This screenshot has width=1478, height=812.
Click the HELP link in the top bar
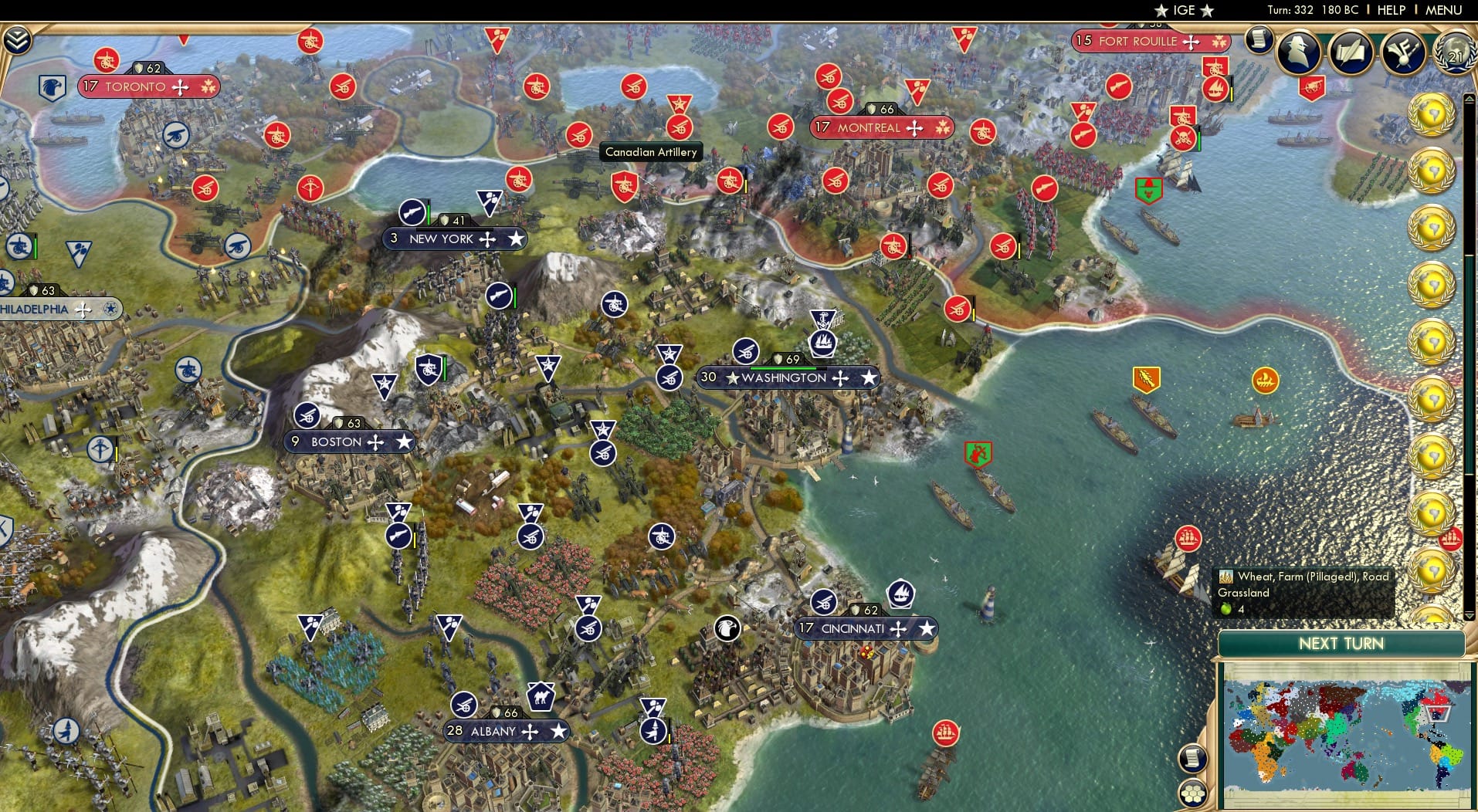[x=1390, y=10]
